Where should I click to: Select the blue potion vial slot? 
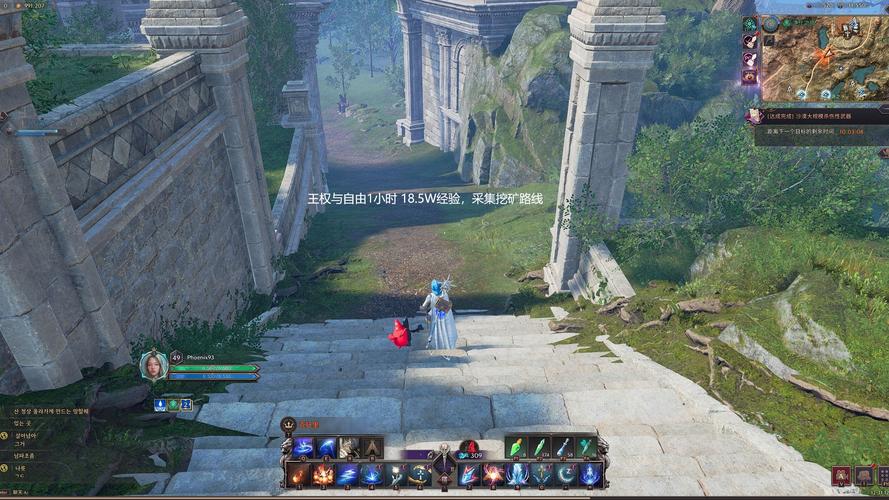tap(564, 447)
